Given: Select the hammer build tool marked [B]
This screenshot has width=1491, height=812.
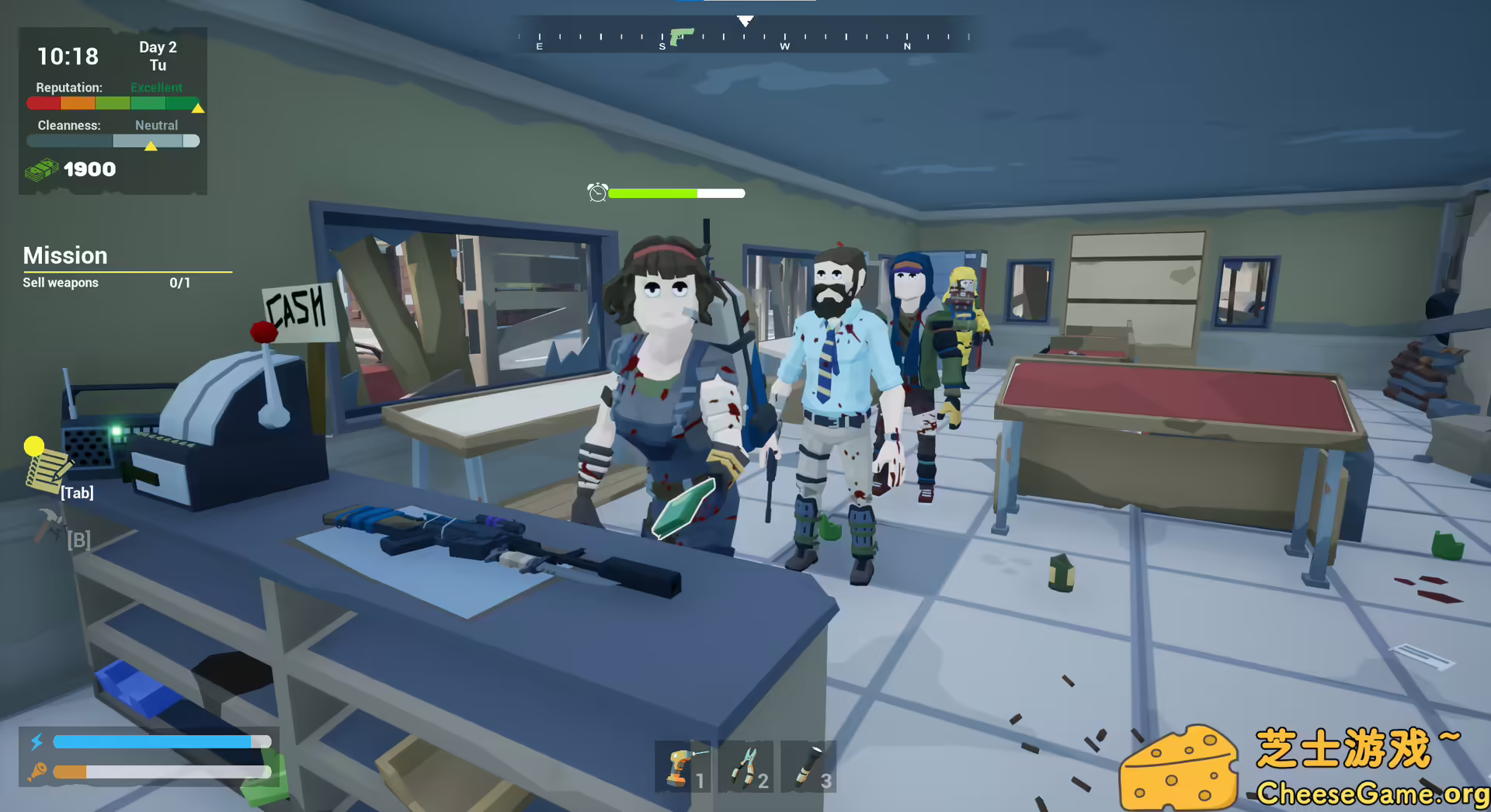Looking at the screenshot, I should click(x=48, y=524).
